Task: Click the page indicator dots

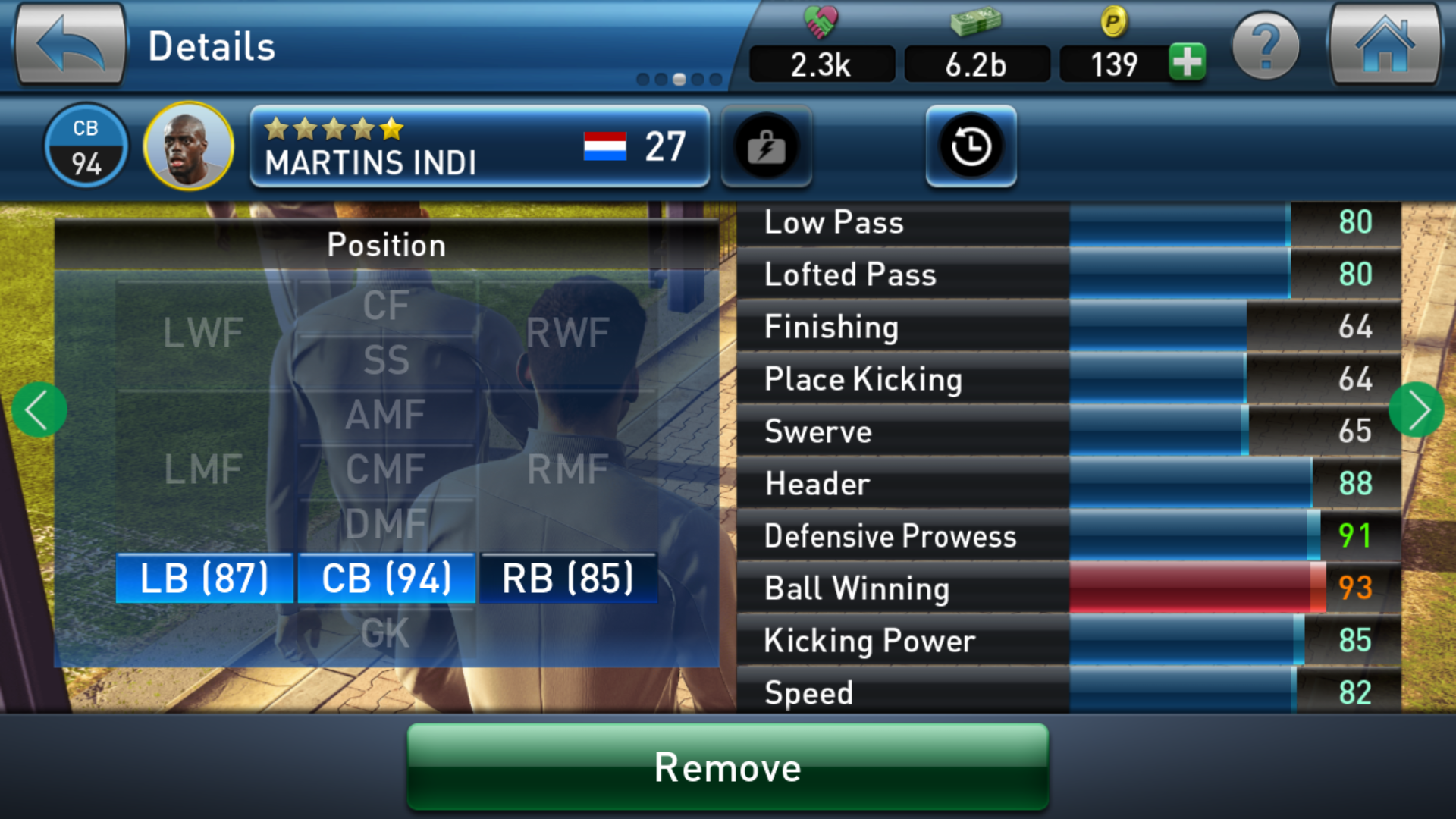Action: click(x=679, y=79)
